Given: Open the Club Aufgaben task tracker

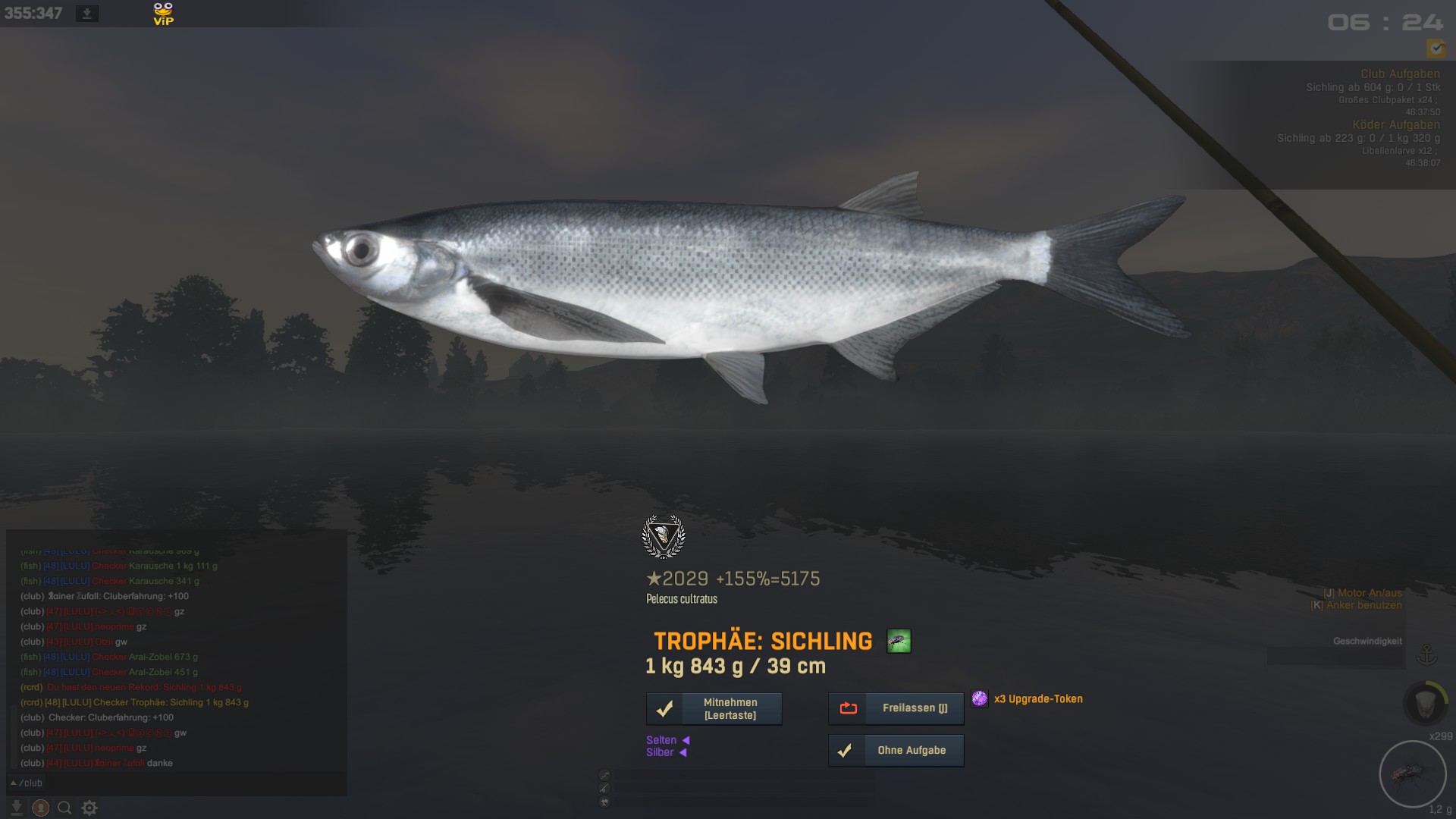Looking at the screenshot, I should point(1400,74).
